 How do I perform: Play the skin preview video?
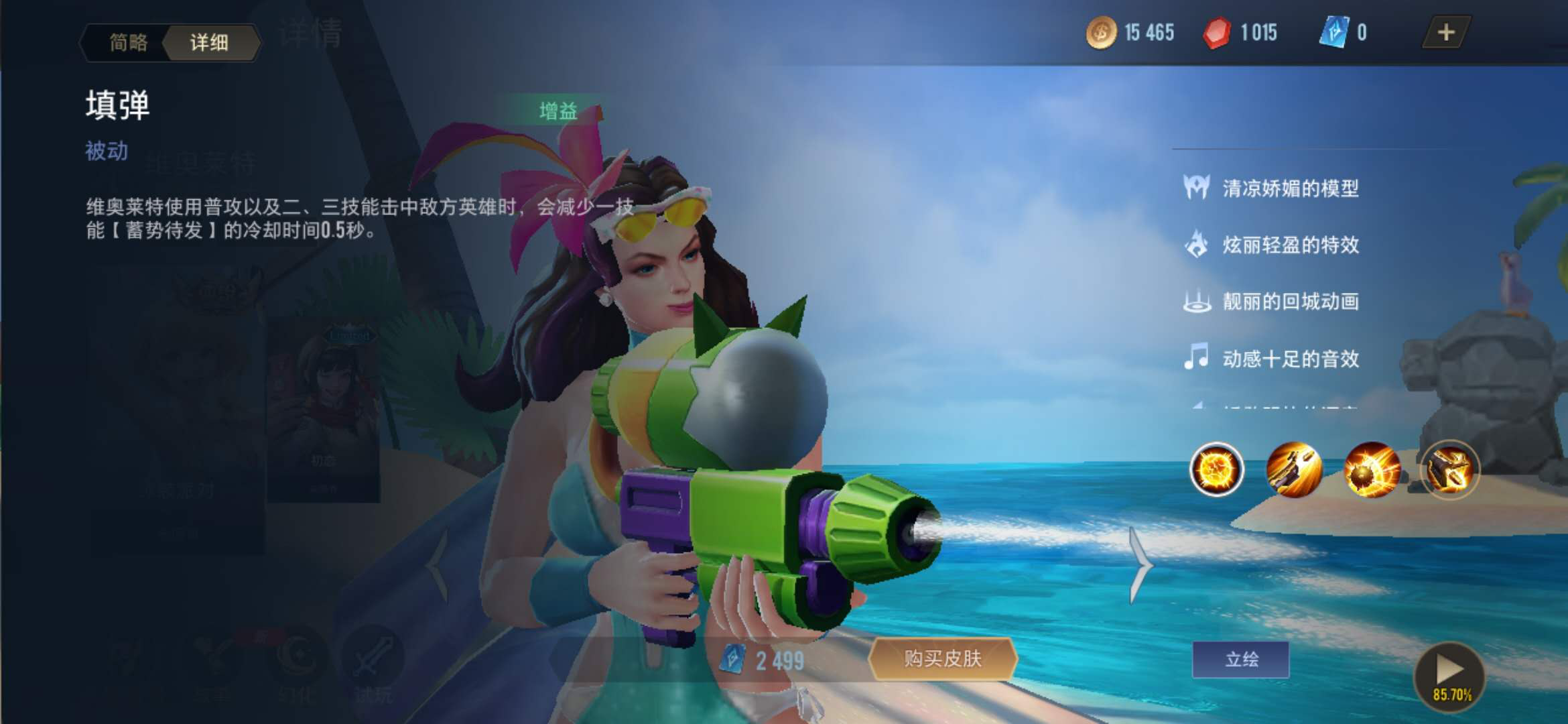[x=1449, y=674]
